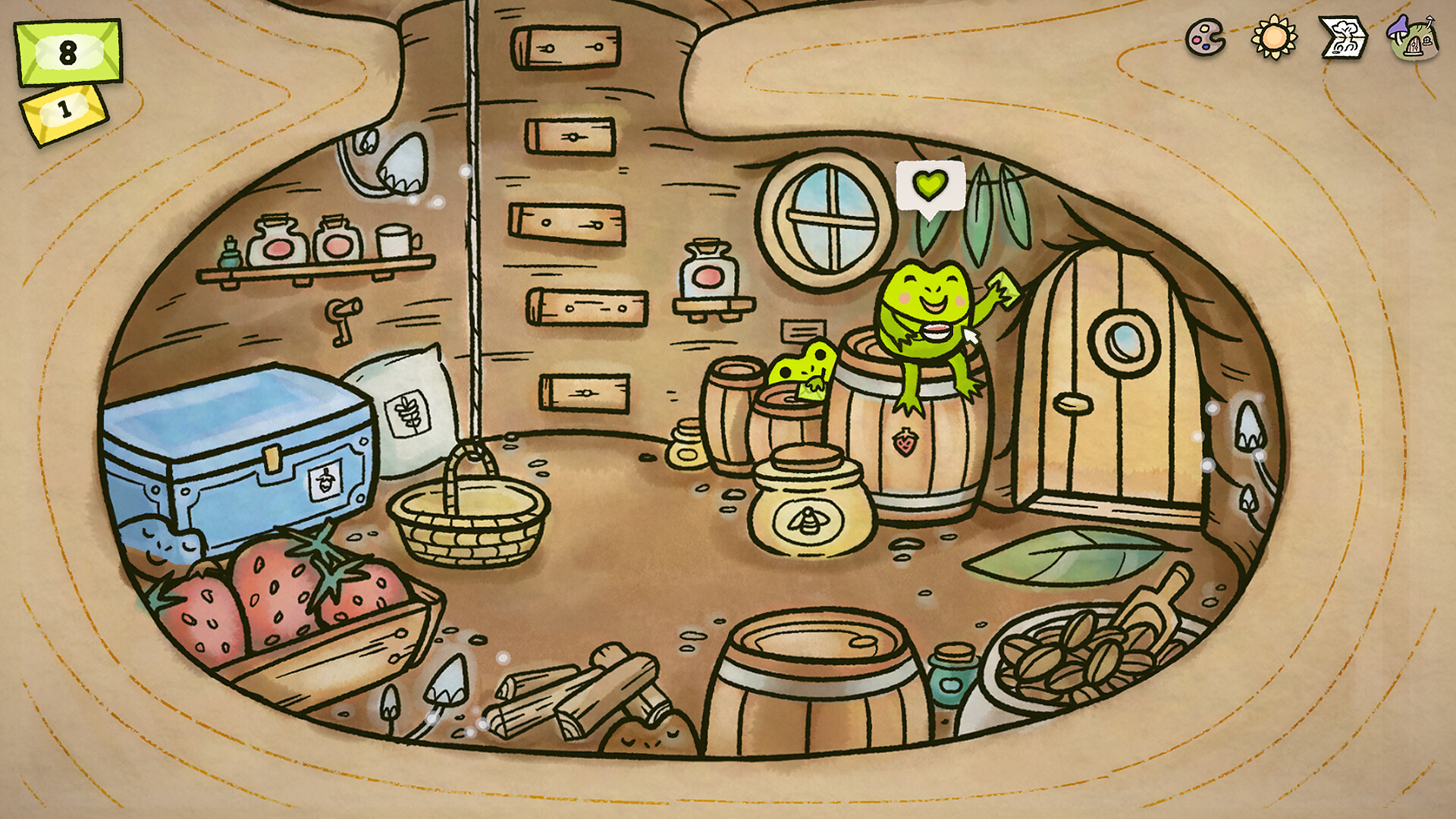Click the heart speech bubble above the frog
Screen dimensions: 1456x819
(x=930, y=186)
